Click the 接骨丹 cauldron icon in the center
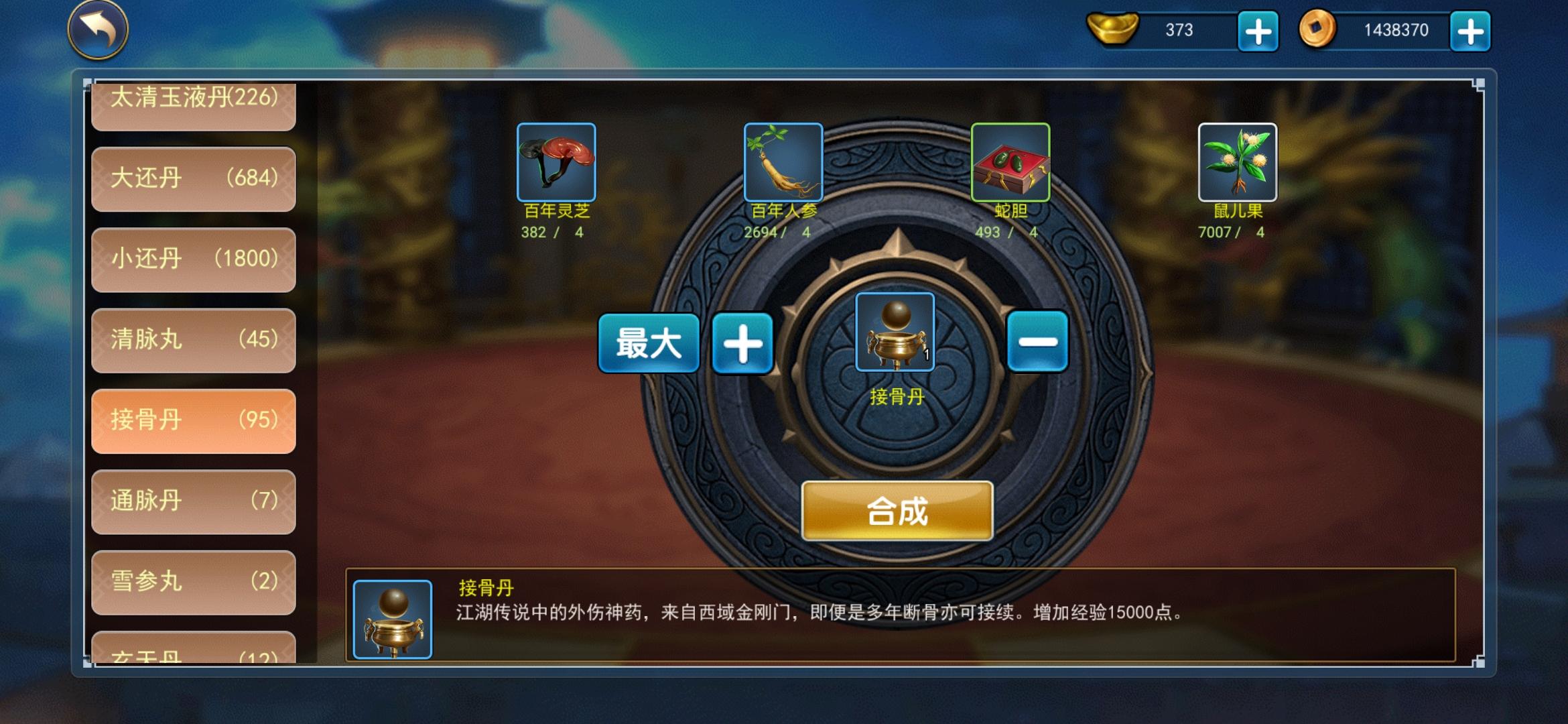The image size is (1568, 724). point(895,330)
